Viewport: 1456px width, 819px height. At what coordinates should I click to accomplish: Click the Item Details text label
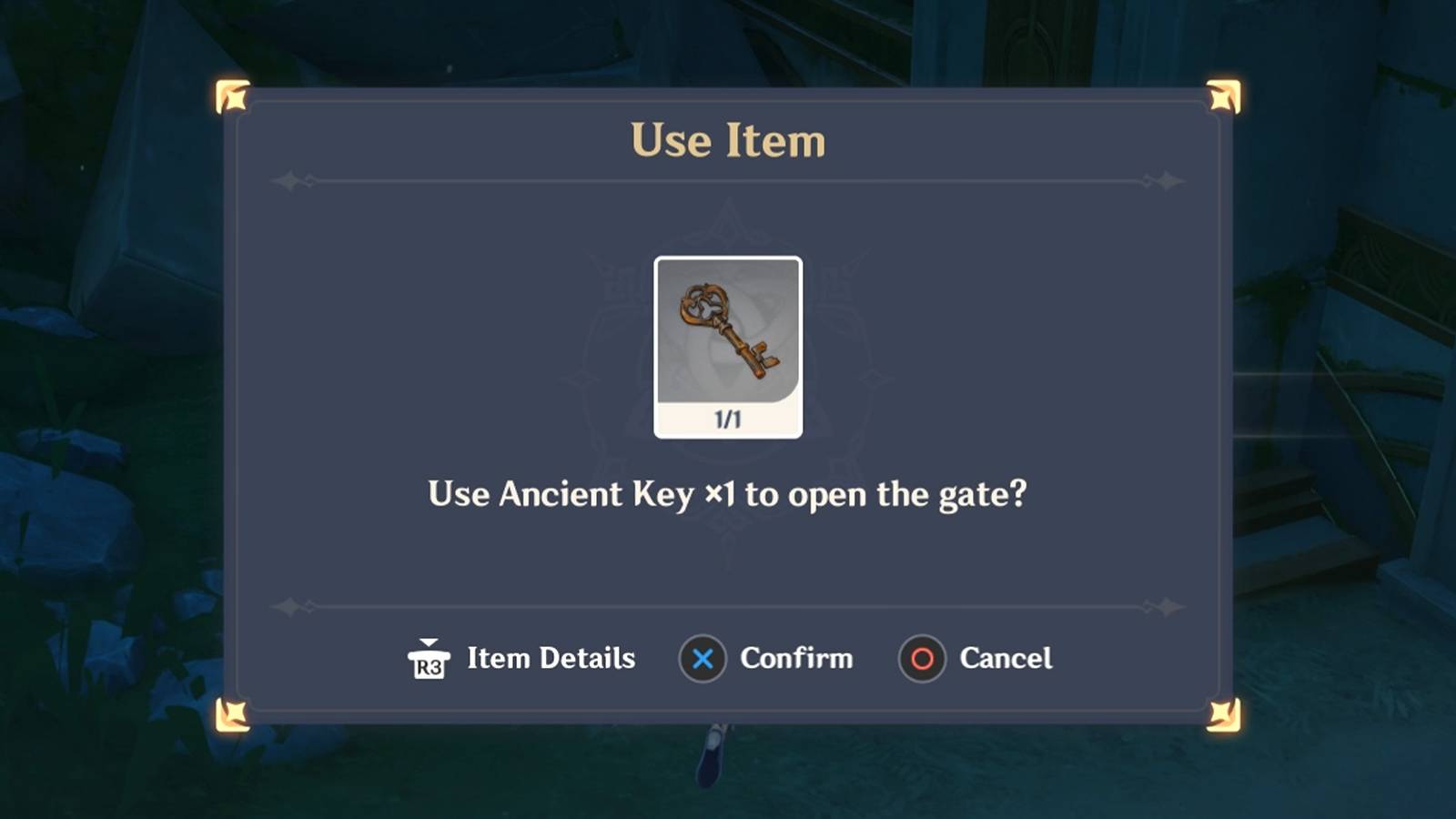pos(551,658)
